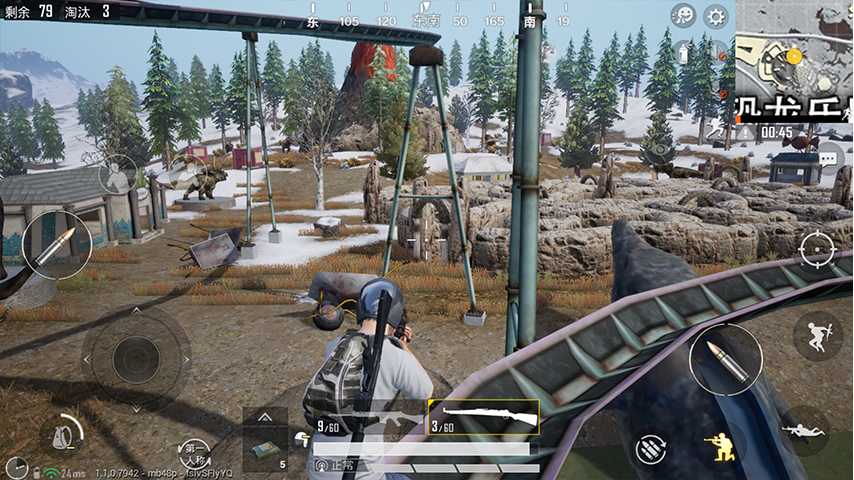Screen dimensions: 854x480
Task: Expand the minimap
Action: pyautogui.click(x=794, y=58)
